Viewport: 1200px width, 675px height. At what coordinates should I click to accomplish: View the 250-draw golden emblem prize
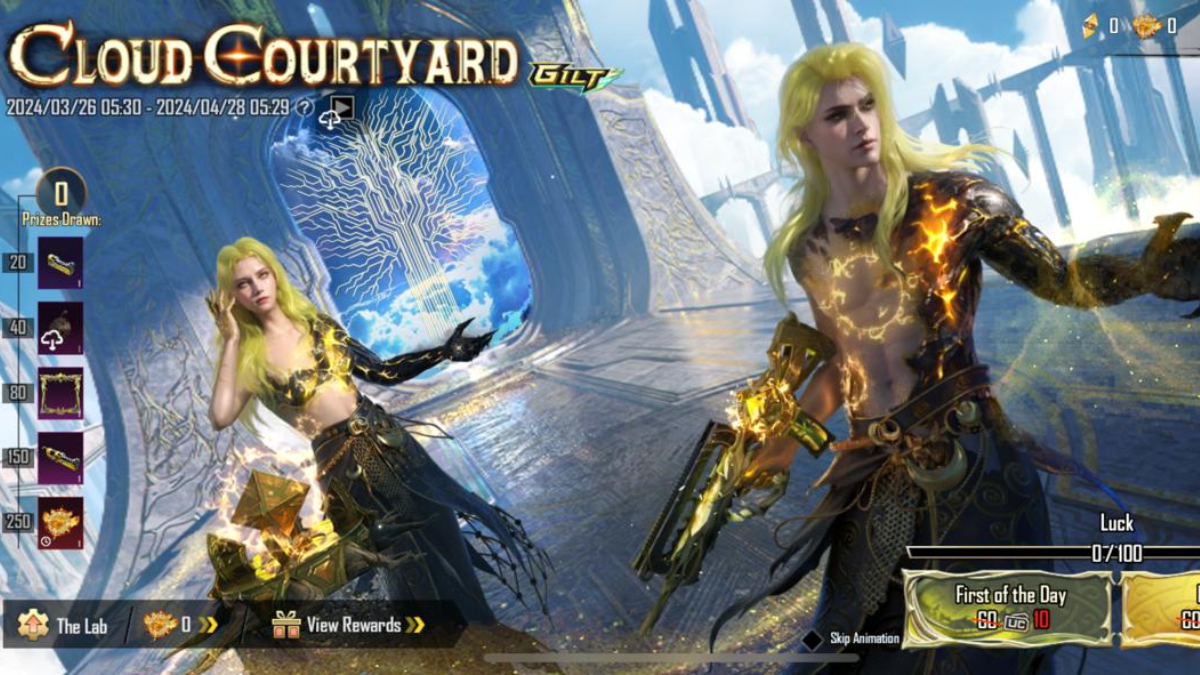tap(60, 523)
